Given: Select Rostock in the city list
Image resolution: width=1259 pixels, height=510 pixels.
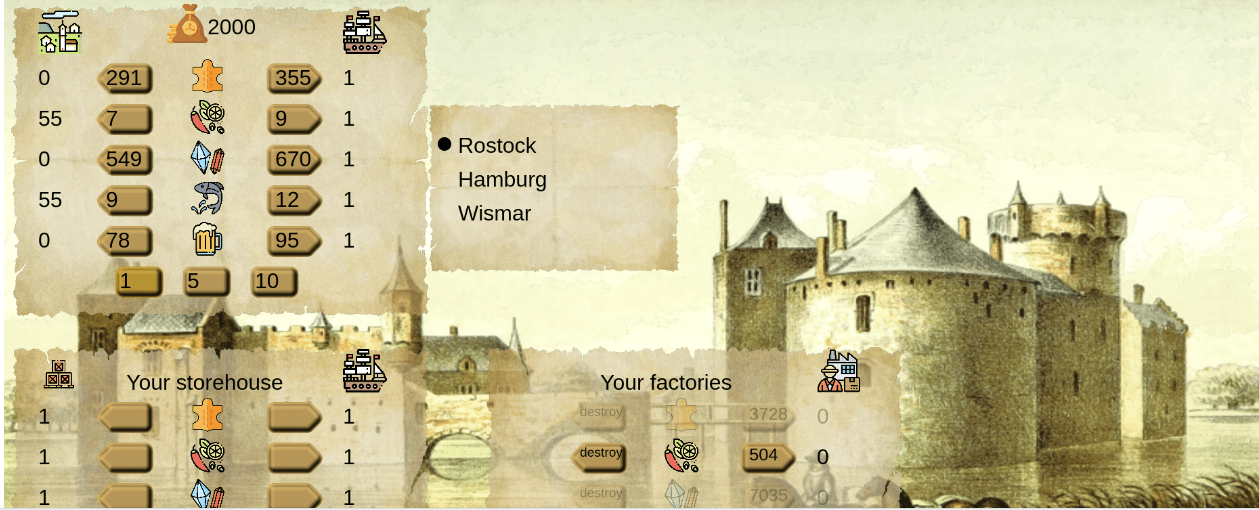Looking at the screenshot, I should 497,146.
